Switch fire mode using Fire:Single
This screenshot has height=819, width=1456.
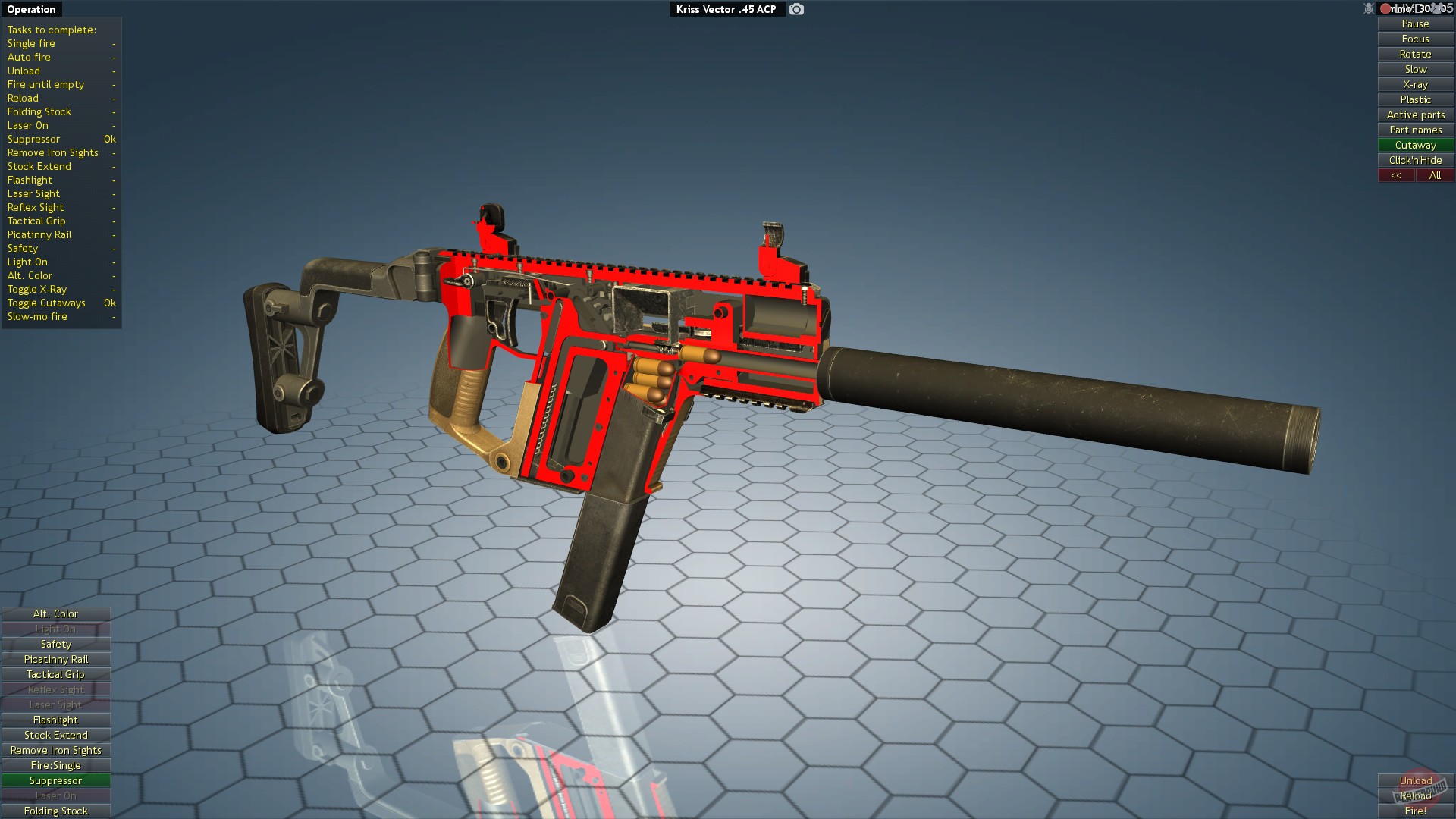[x=55, y=765]
